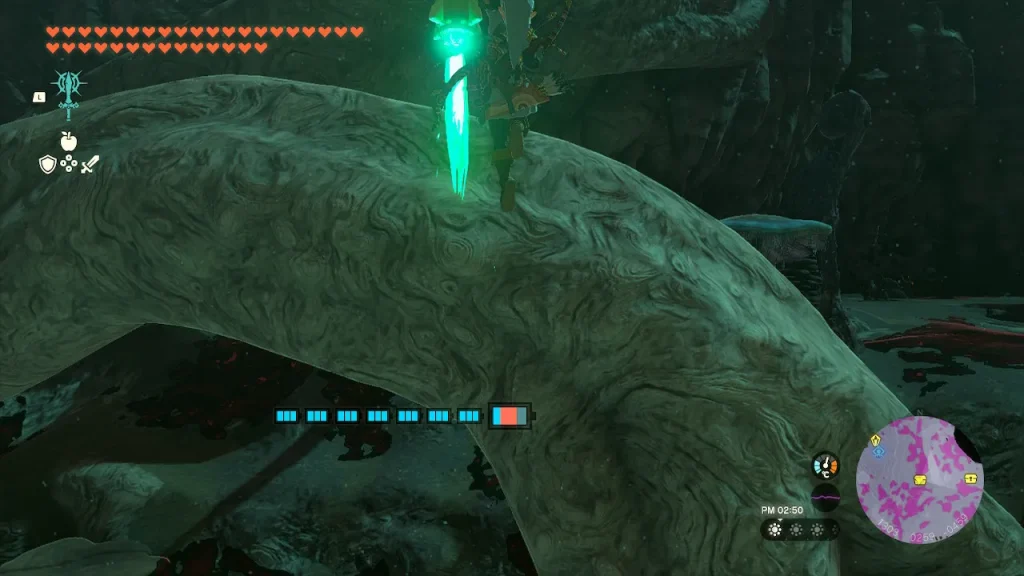Click the weather forecast strip
The image size is (1024, 576).
pyautogui.click(x=800, y=529)
